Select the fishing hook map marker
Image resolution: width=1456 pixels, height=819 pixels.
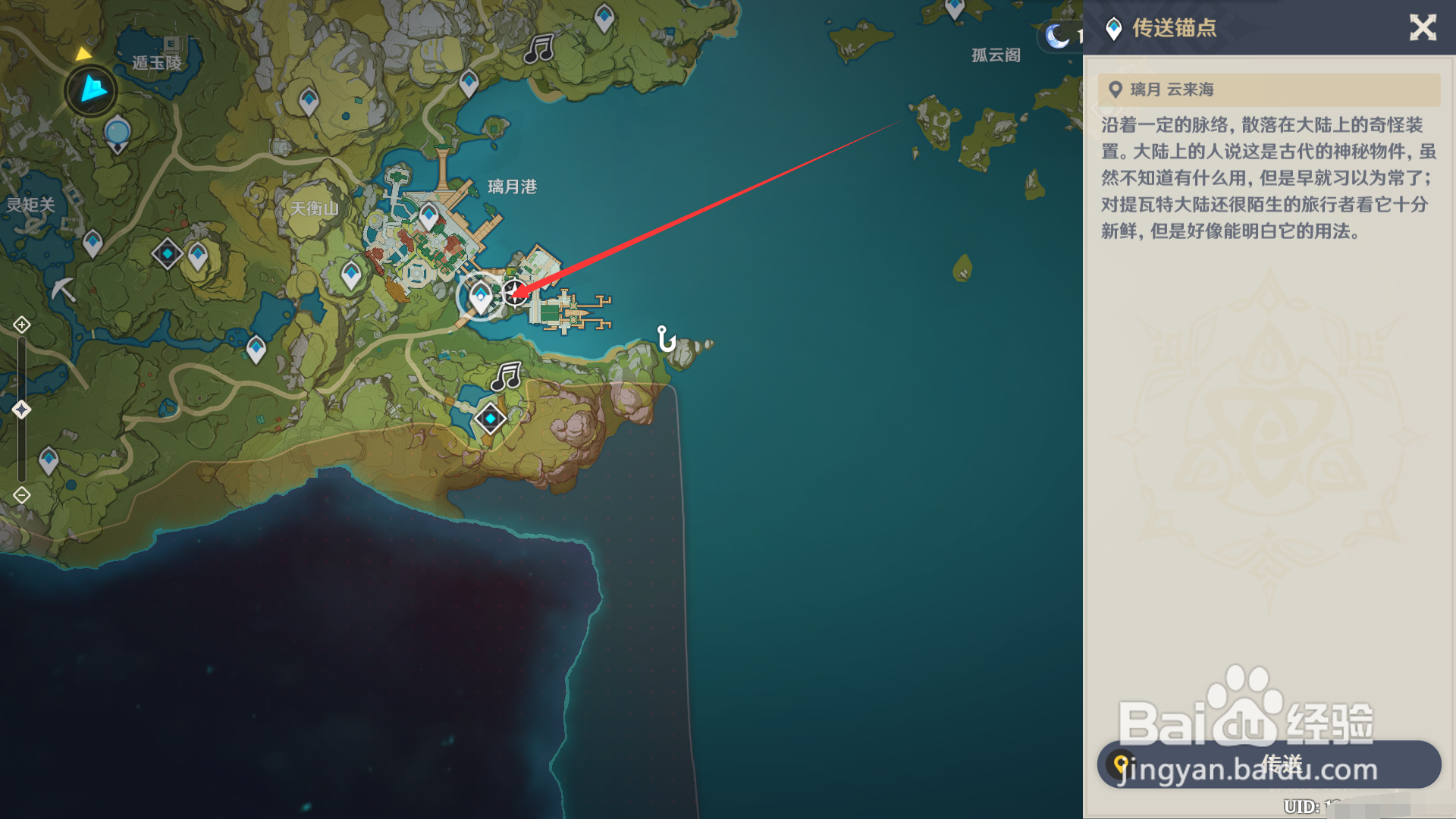(666, 338)
